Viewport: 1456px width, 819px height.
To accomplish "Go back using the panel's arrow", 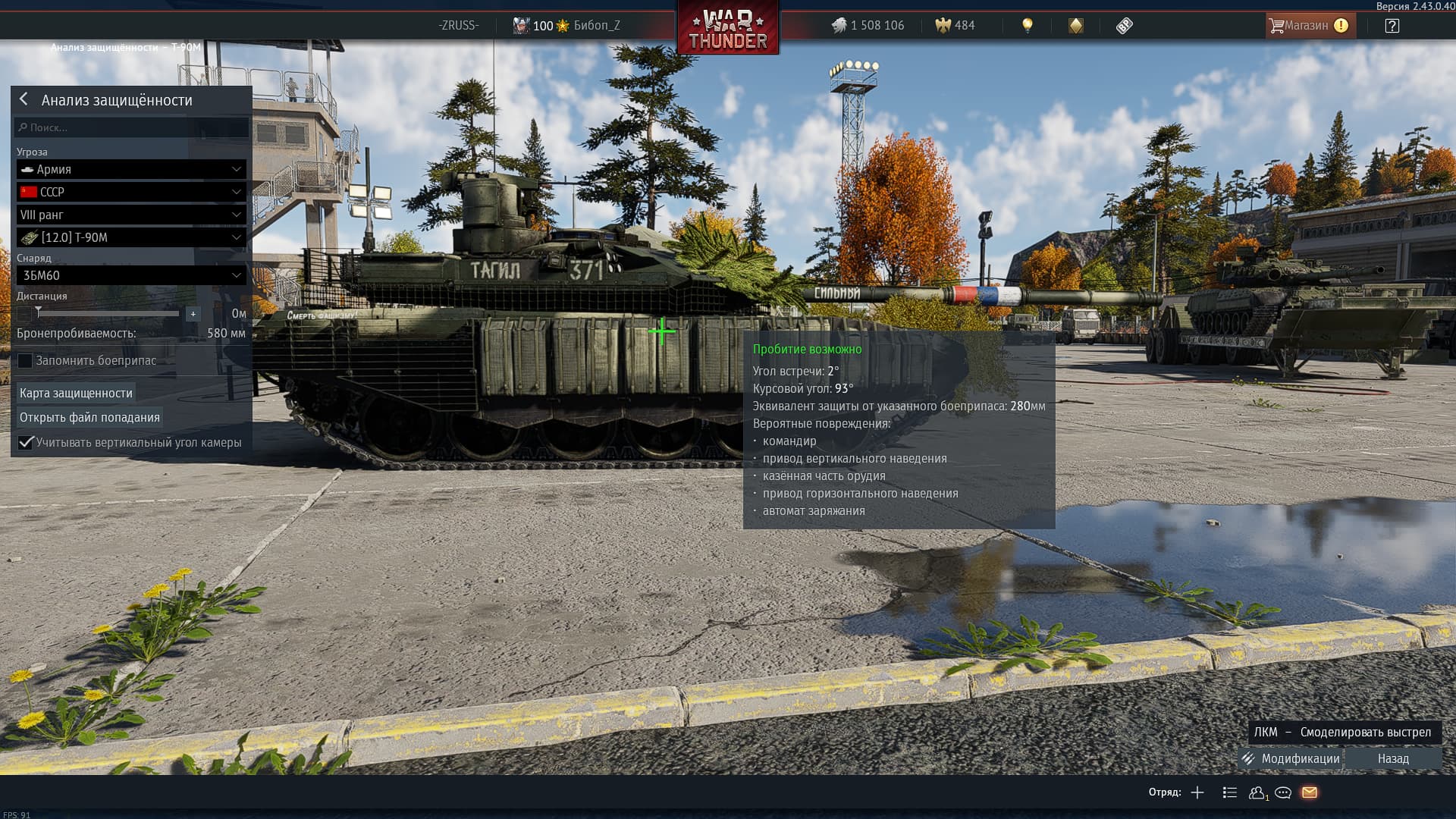I will (24, 99).
